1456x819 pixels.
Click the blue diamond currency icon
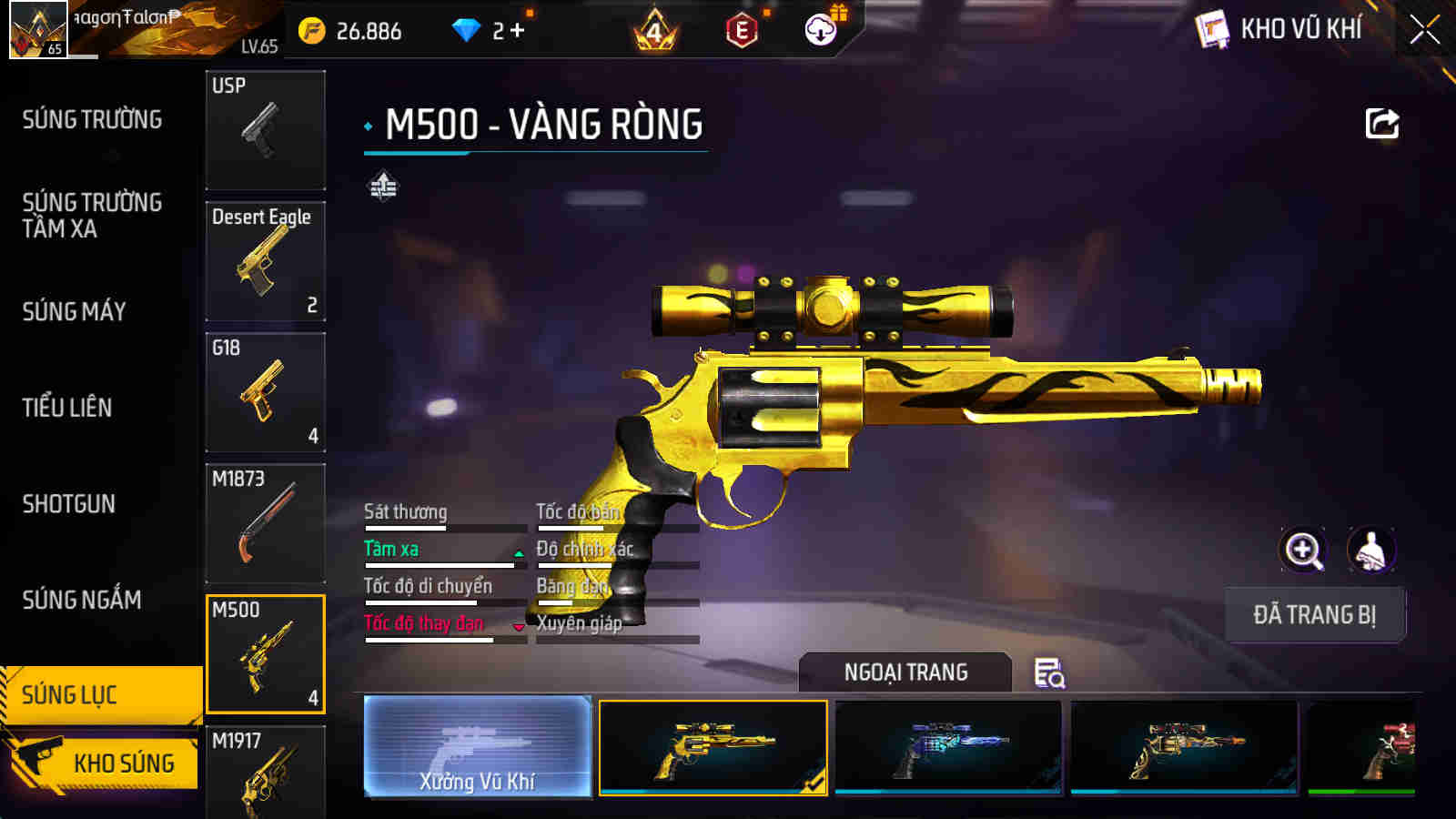[466, 28]
